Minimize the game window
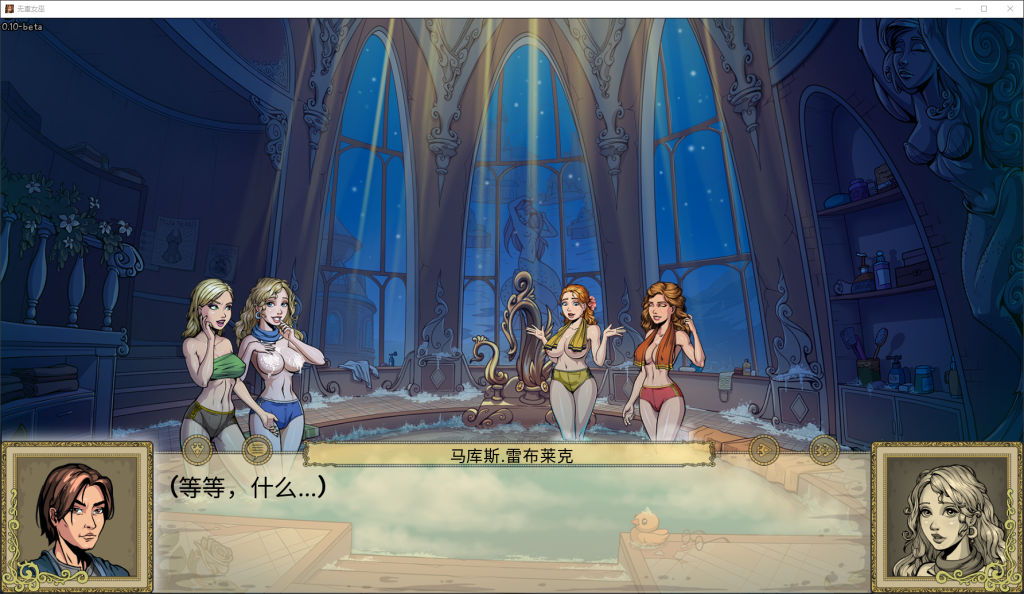The image size is (1024, 594). (958, 8)
